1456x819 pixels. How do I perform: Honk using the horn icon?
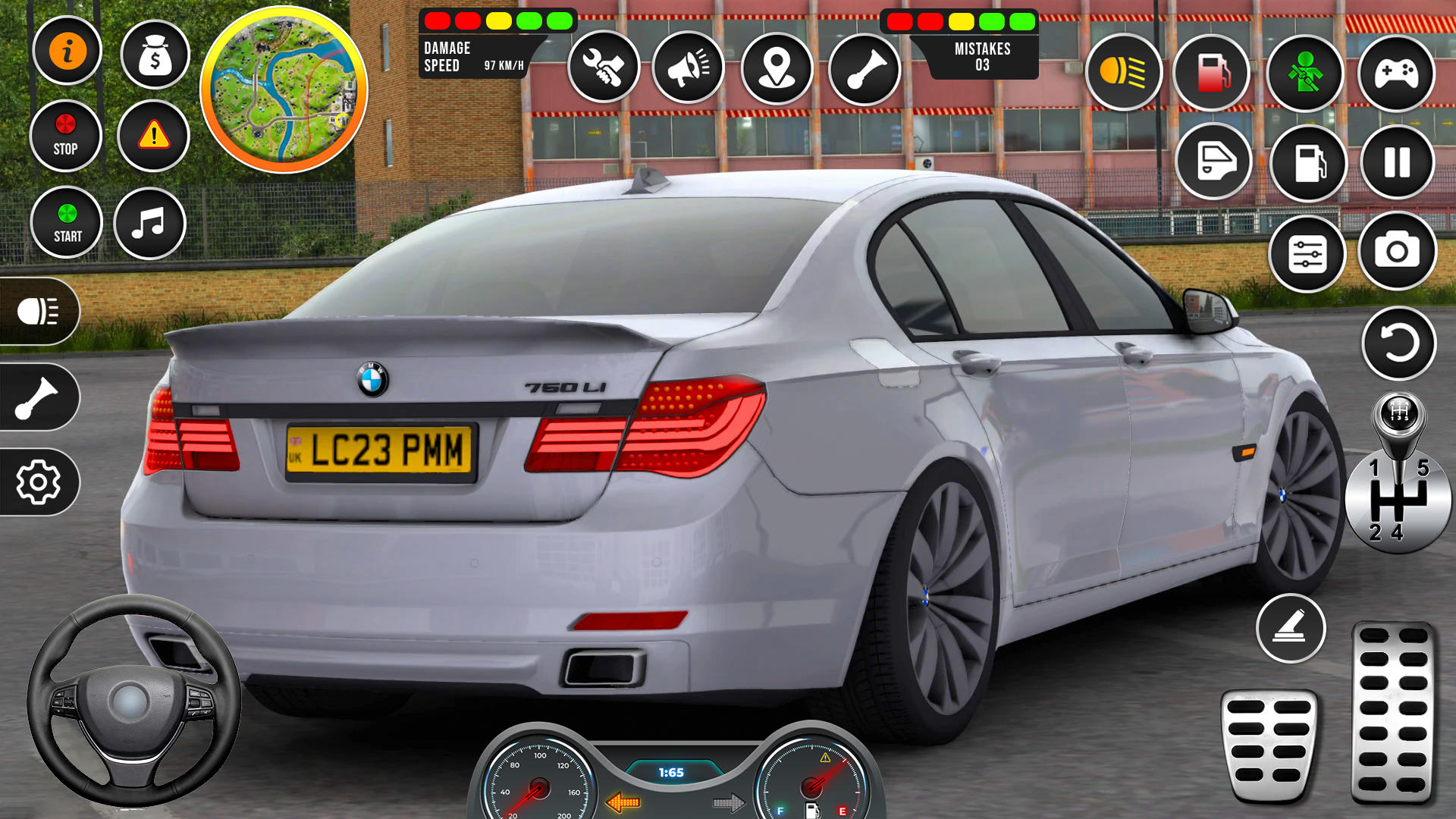coord(689,68)
